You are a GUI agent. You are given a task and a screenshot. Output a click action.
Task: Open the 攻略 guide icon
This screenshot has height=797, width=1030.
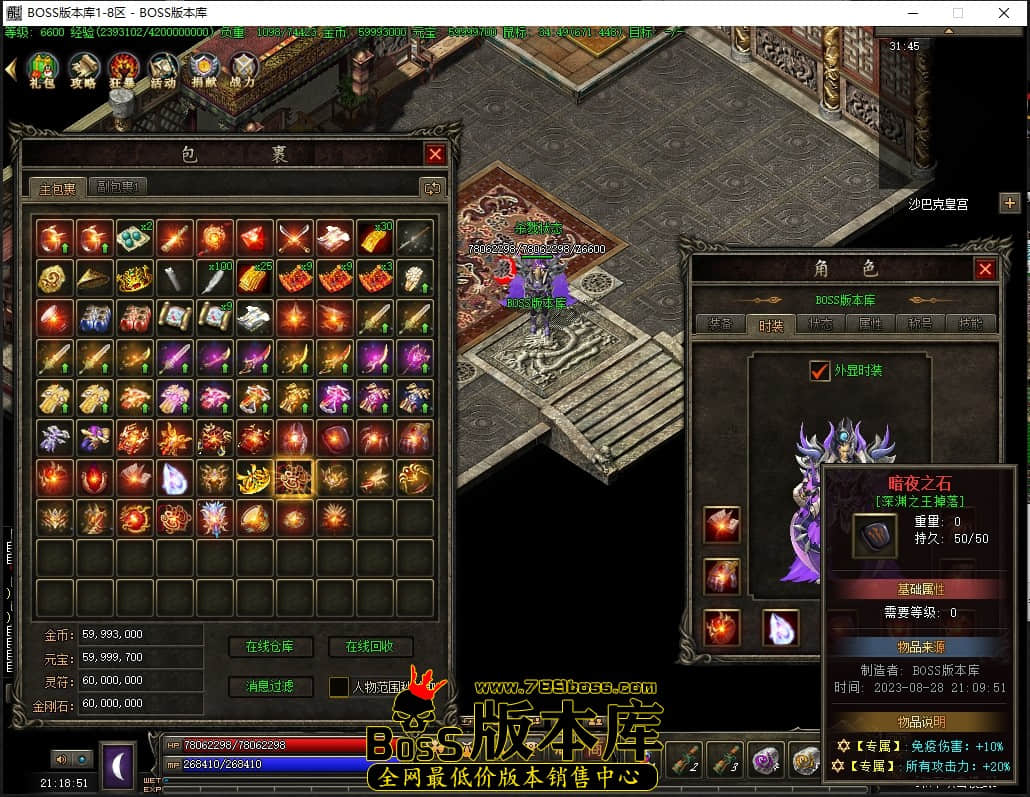click(82, 71)
